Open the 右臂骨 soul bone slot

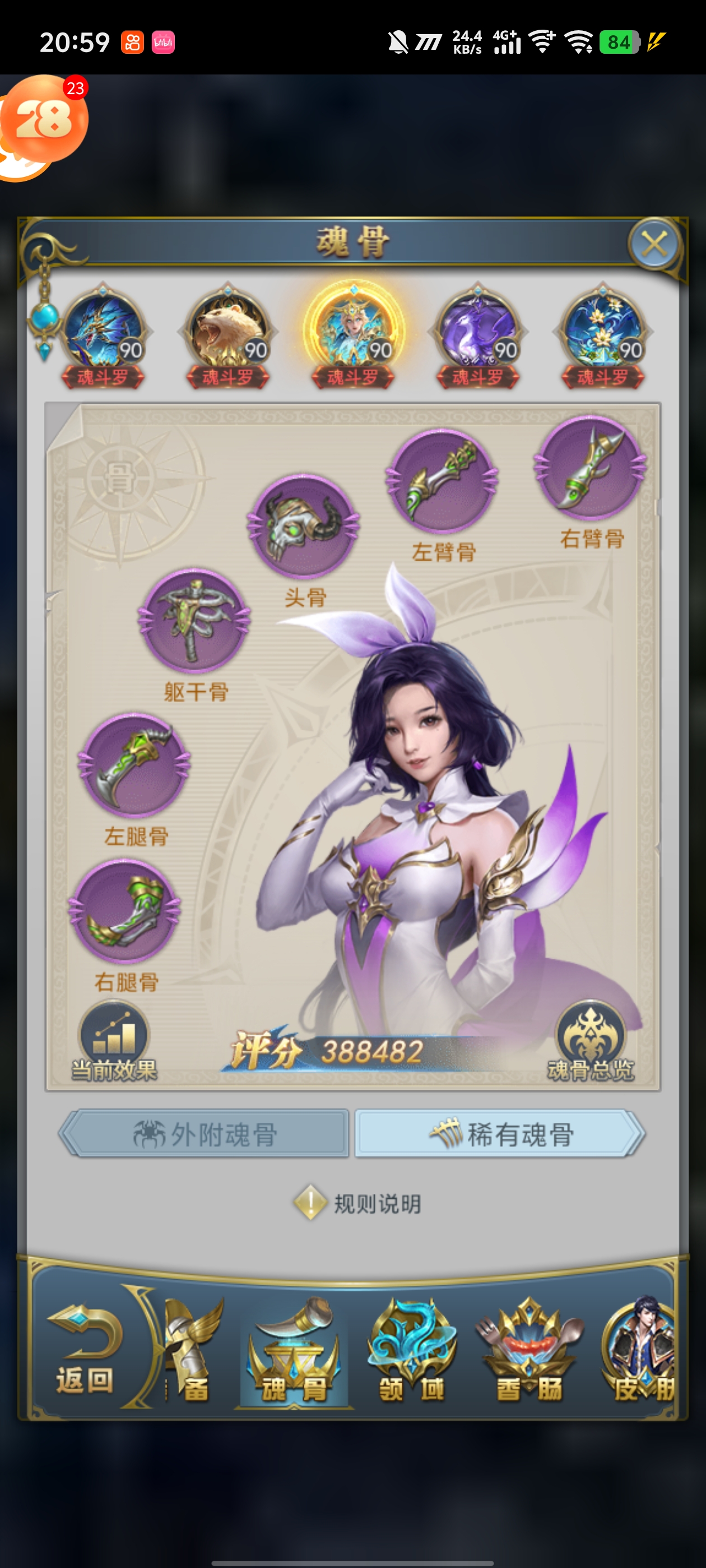(x=590, y=467)
